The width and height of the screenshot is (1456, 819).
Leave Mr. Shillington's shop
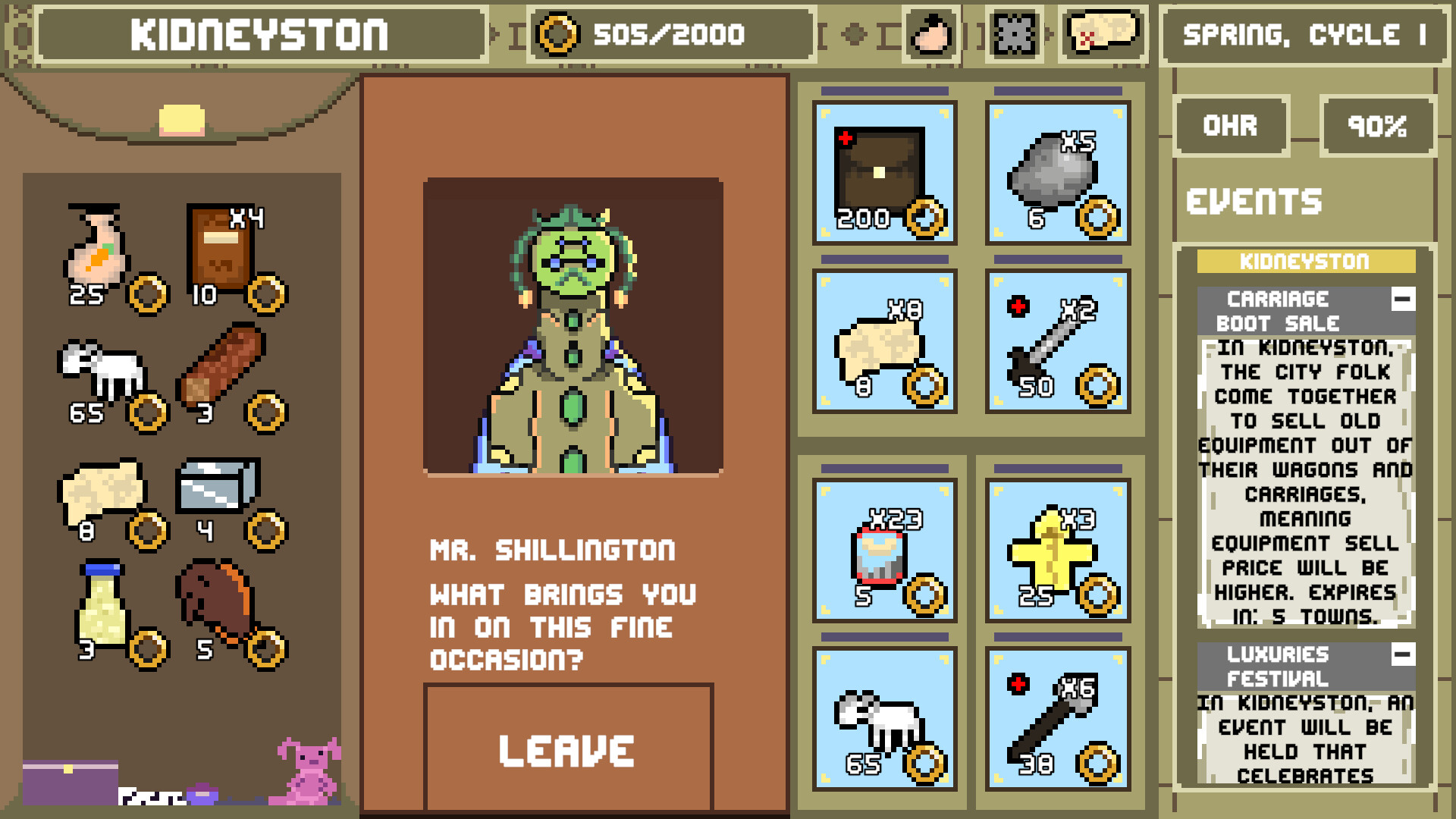(568, 749)
